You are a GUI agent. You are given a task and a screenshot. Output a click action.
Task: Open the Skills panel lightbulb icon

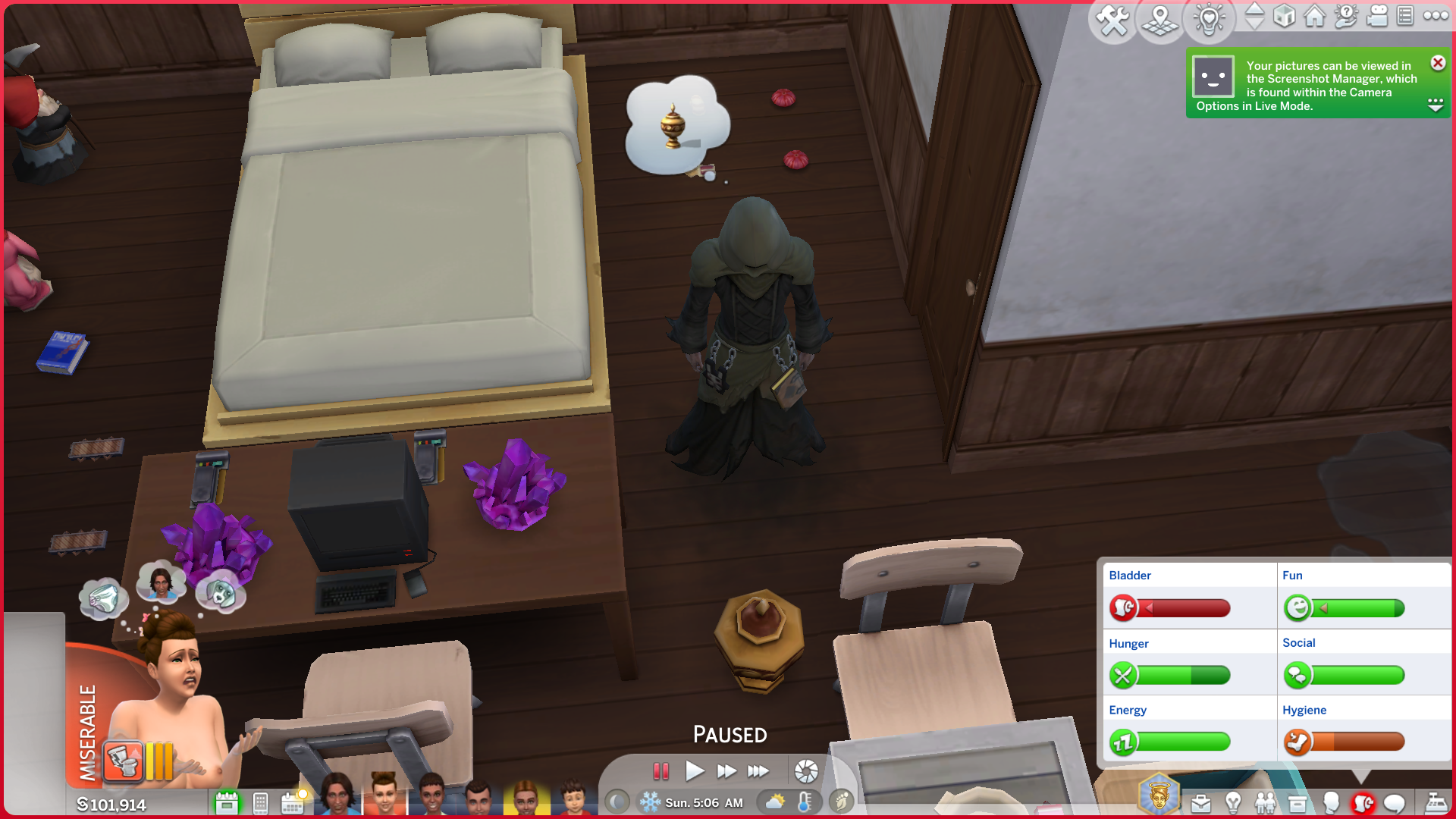click(x=1233, y=803)
